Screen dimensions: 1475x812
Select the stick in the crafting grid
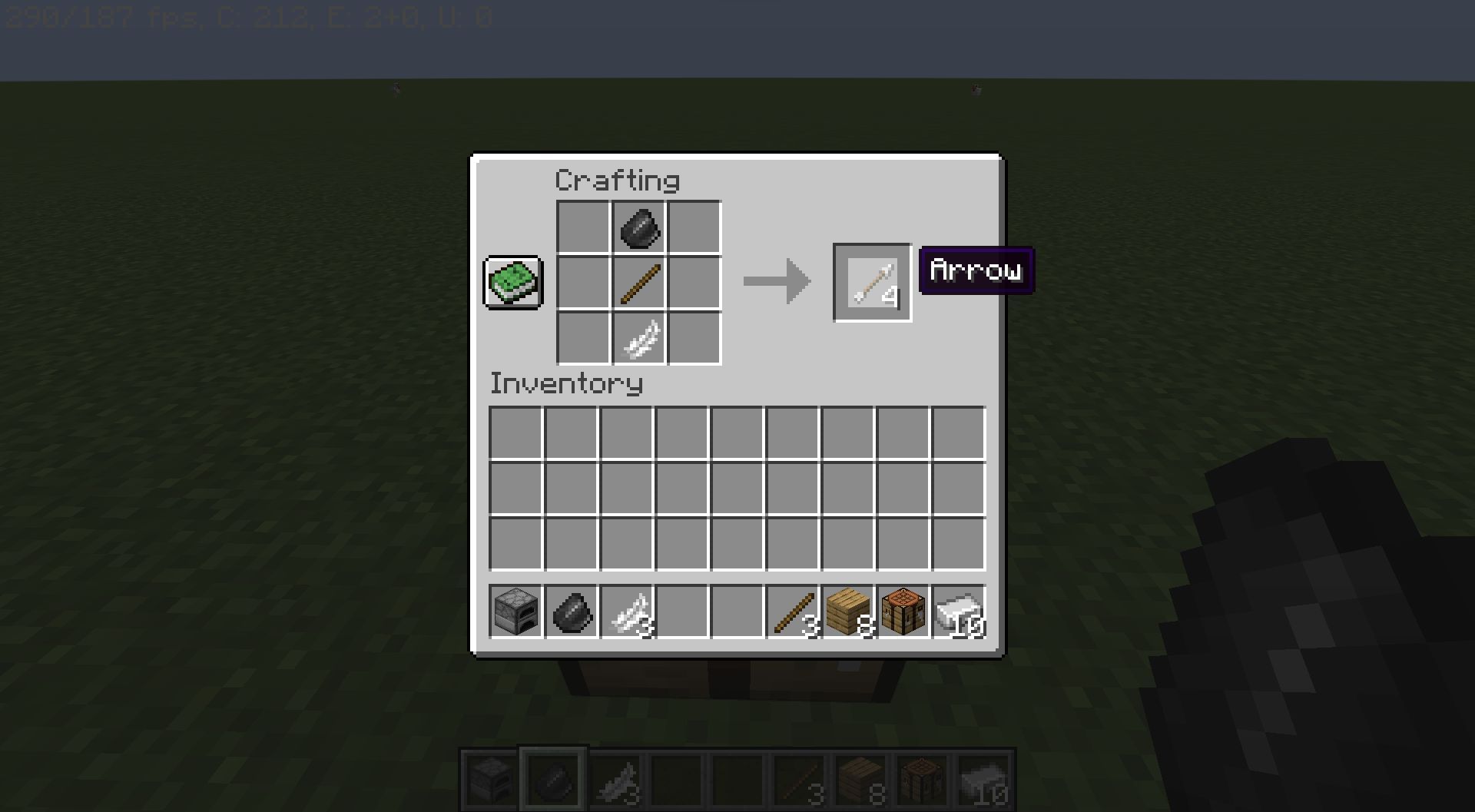pyautogui.click(x=638, y=281)
